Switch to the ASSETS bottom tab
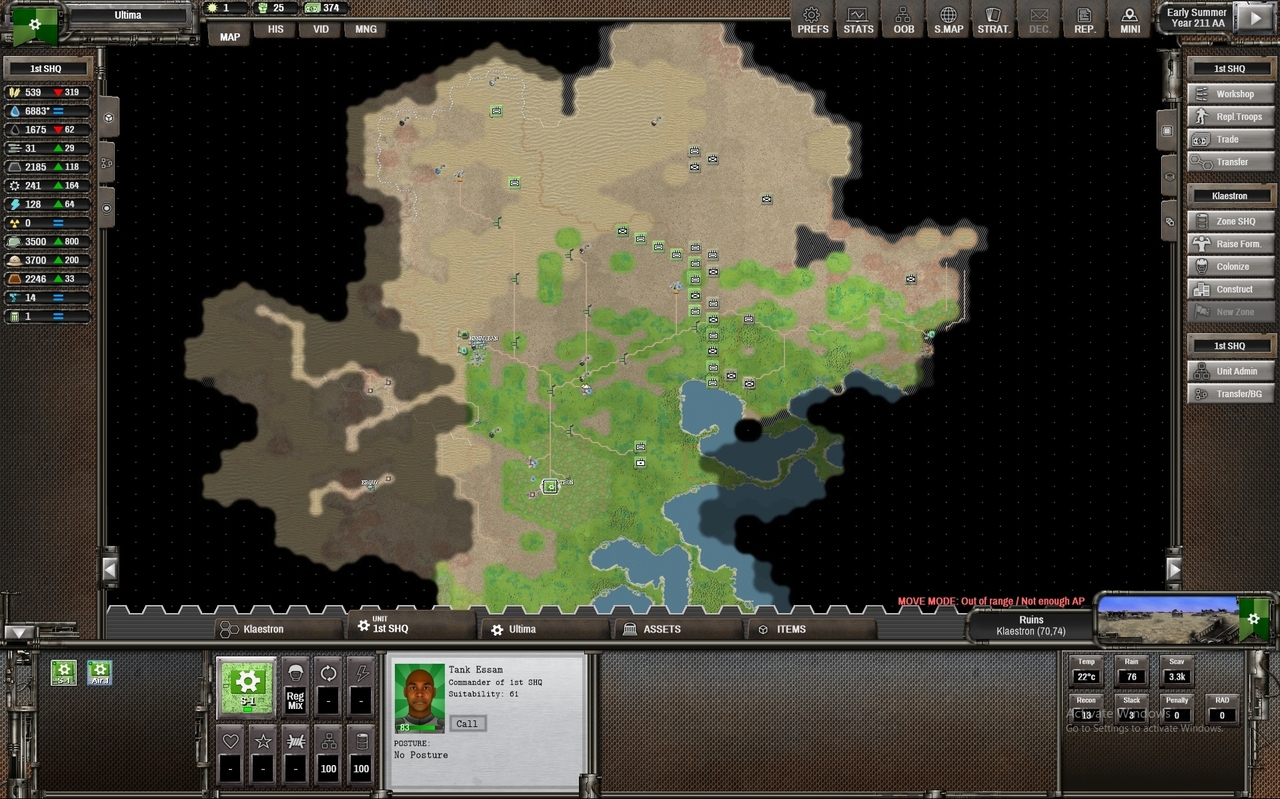Viewport: 1280px width, 799px height. tap(661, 629)
